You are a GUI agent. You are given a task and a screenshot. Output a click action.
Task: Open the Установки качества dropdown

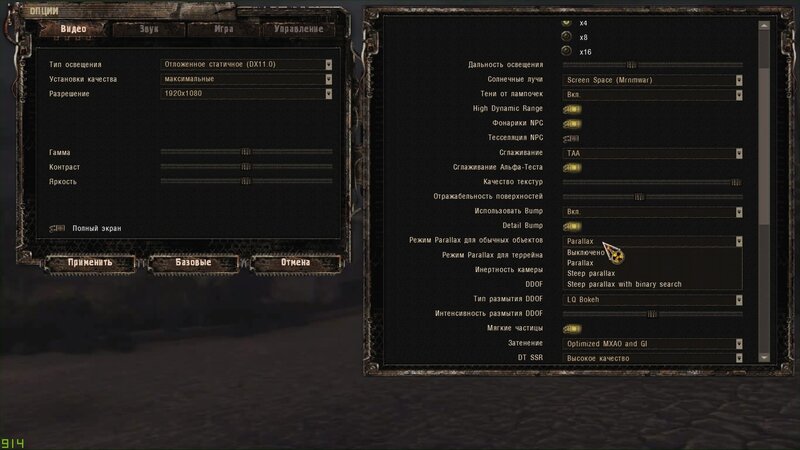[246, 79]
